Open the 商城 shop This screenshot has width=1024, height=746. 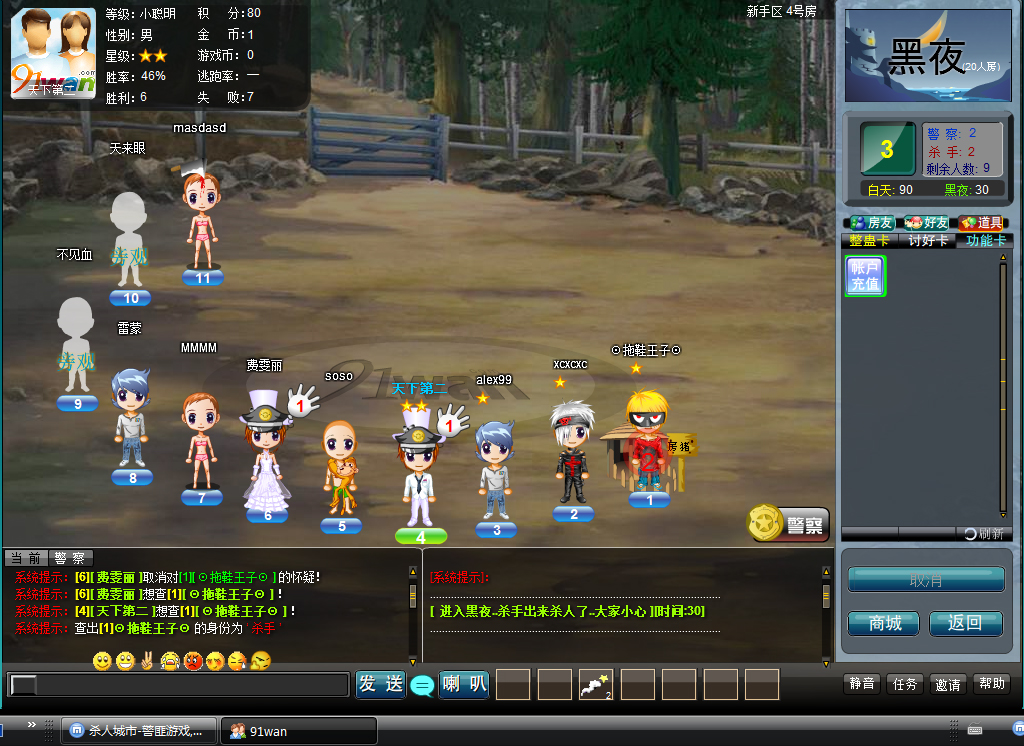pos(885,623)
